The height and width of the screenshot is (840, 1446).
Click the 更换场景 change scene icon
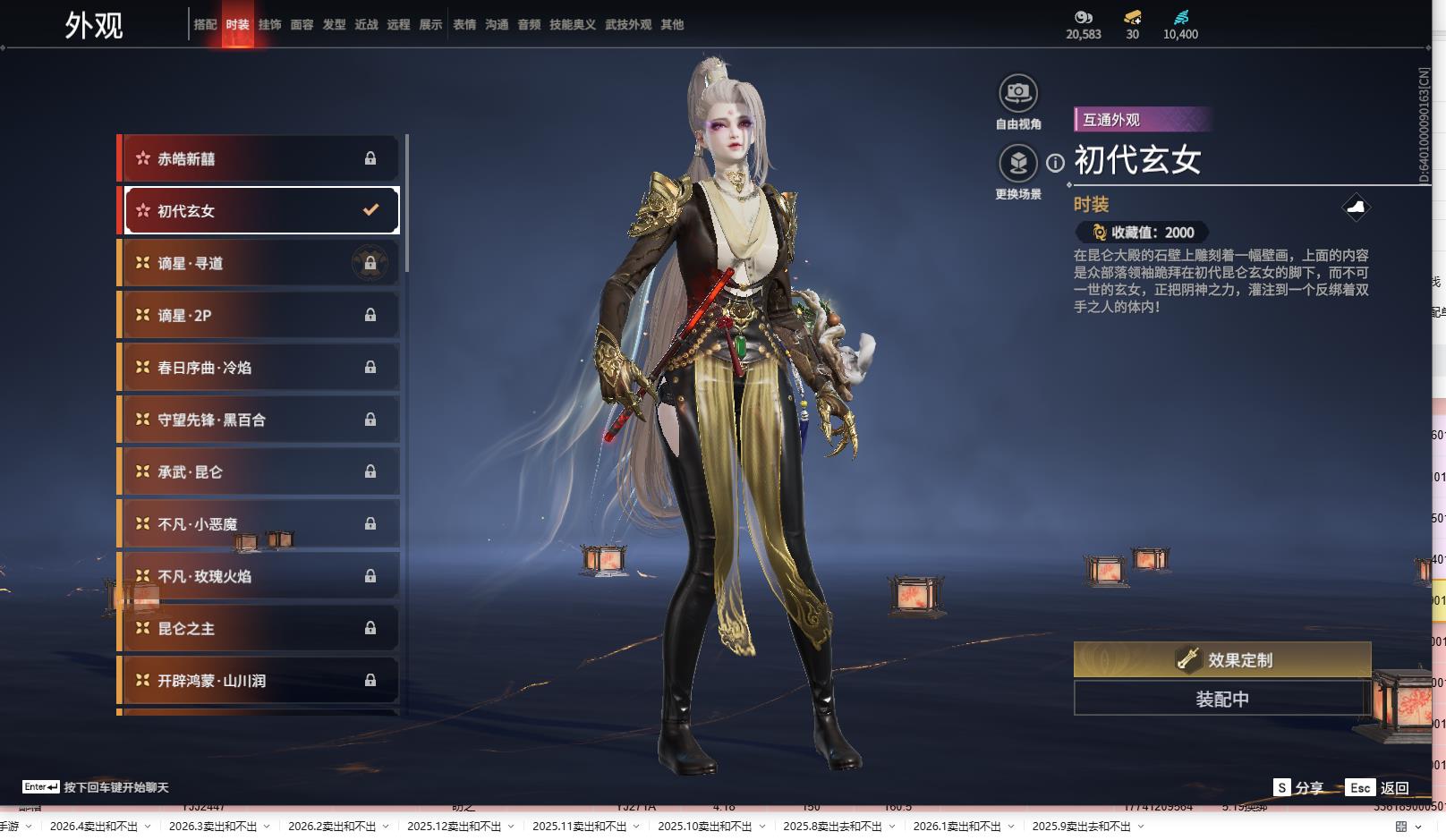click(1017, 164)
